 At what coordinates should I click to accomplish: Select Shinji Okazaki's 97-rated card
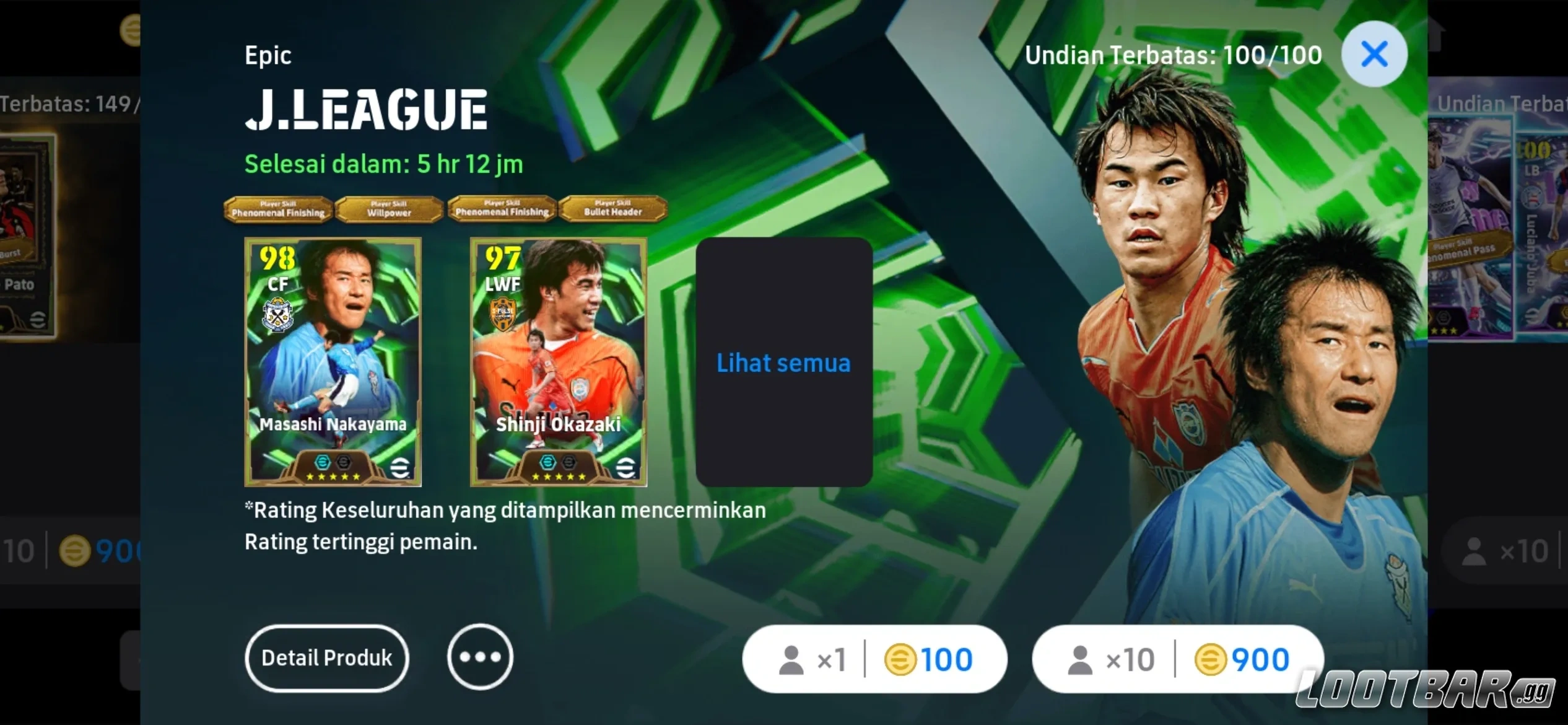pyautogui.click(x=557, y=366)
